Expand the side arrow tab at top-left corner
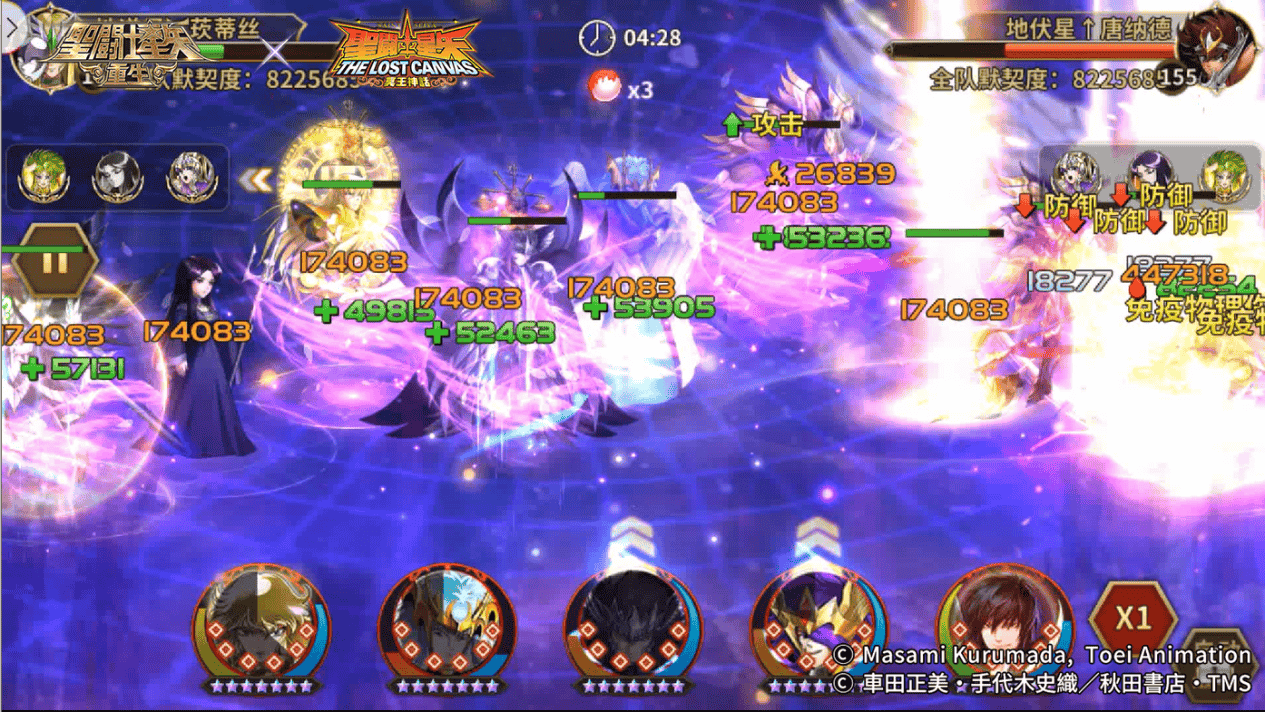 pyautogui.click(x=12, y=28)
